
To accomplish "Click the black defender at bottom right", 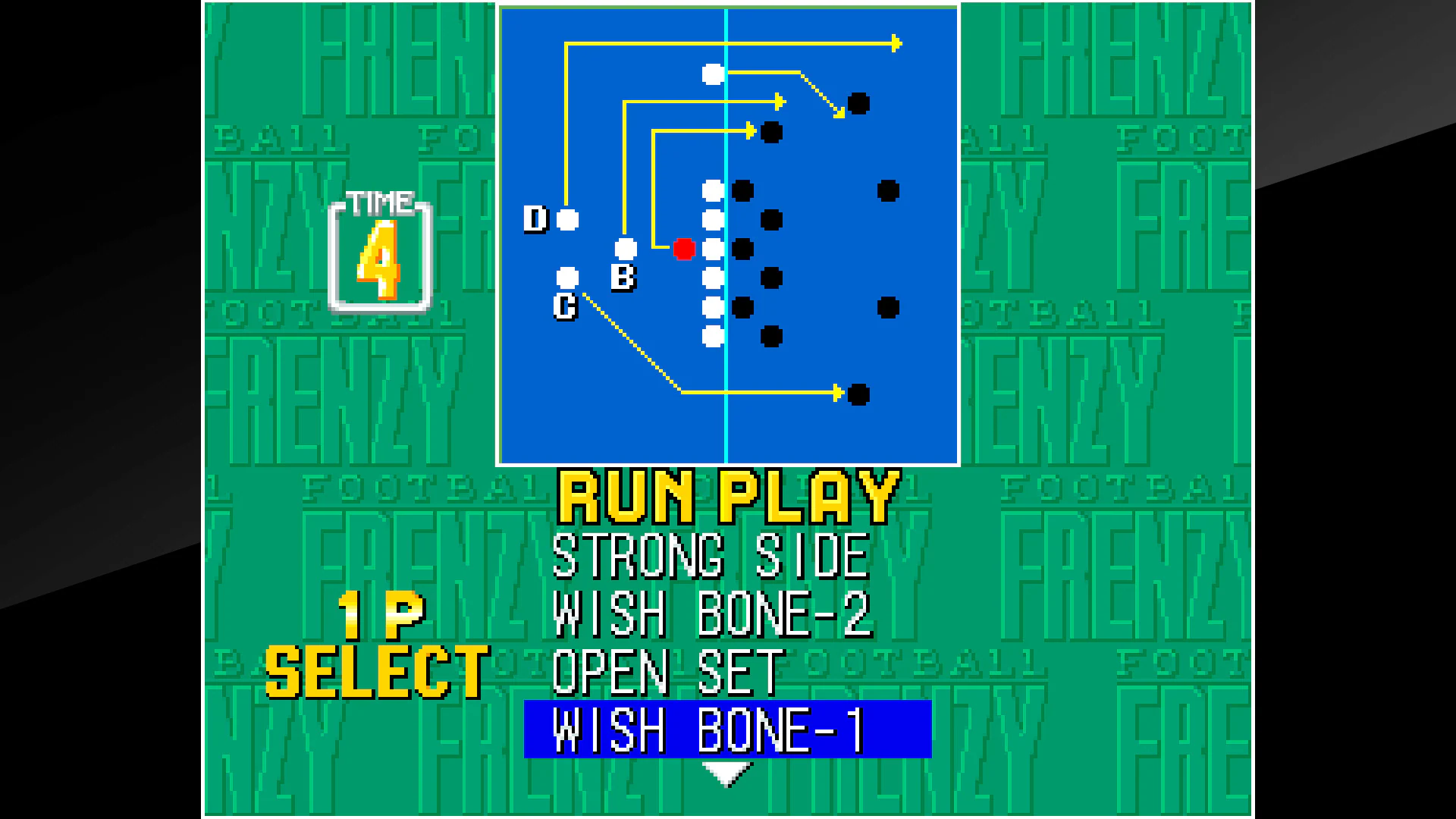I will tap(860, 394).
